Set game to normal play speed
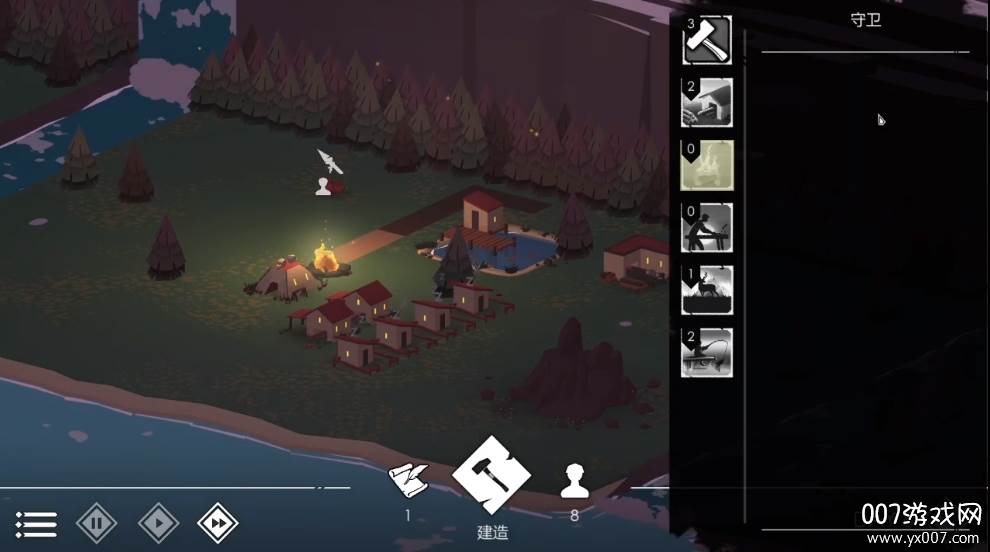 pos(158,522)
